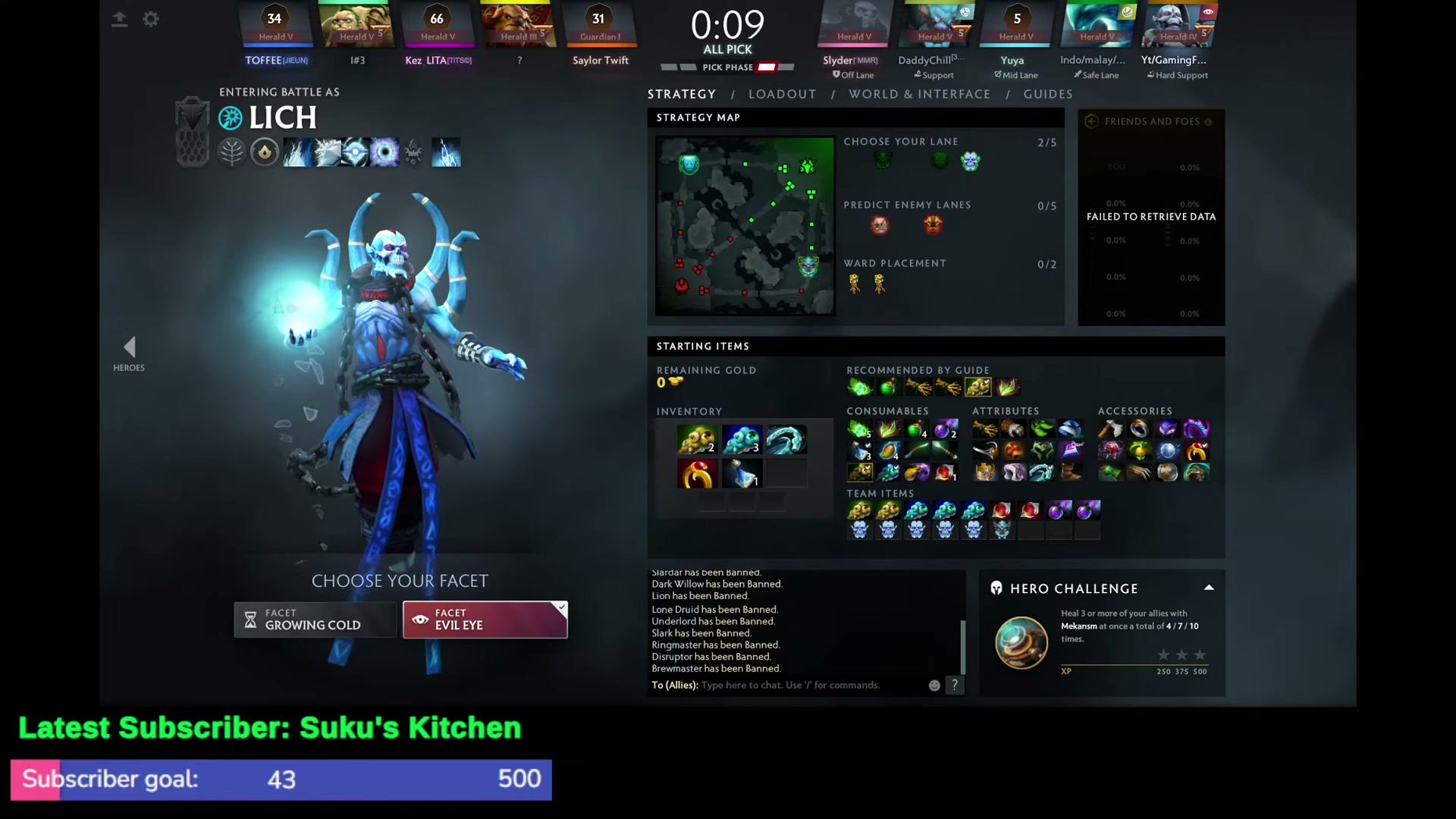Select the Frost Blast ability icon
Screen dimensions: 1456x819
pyautogui.click(x=296, y=152)
